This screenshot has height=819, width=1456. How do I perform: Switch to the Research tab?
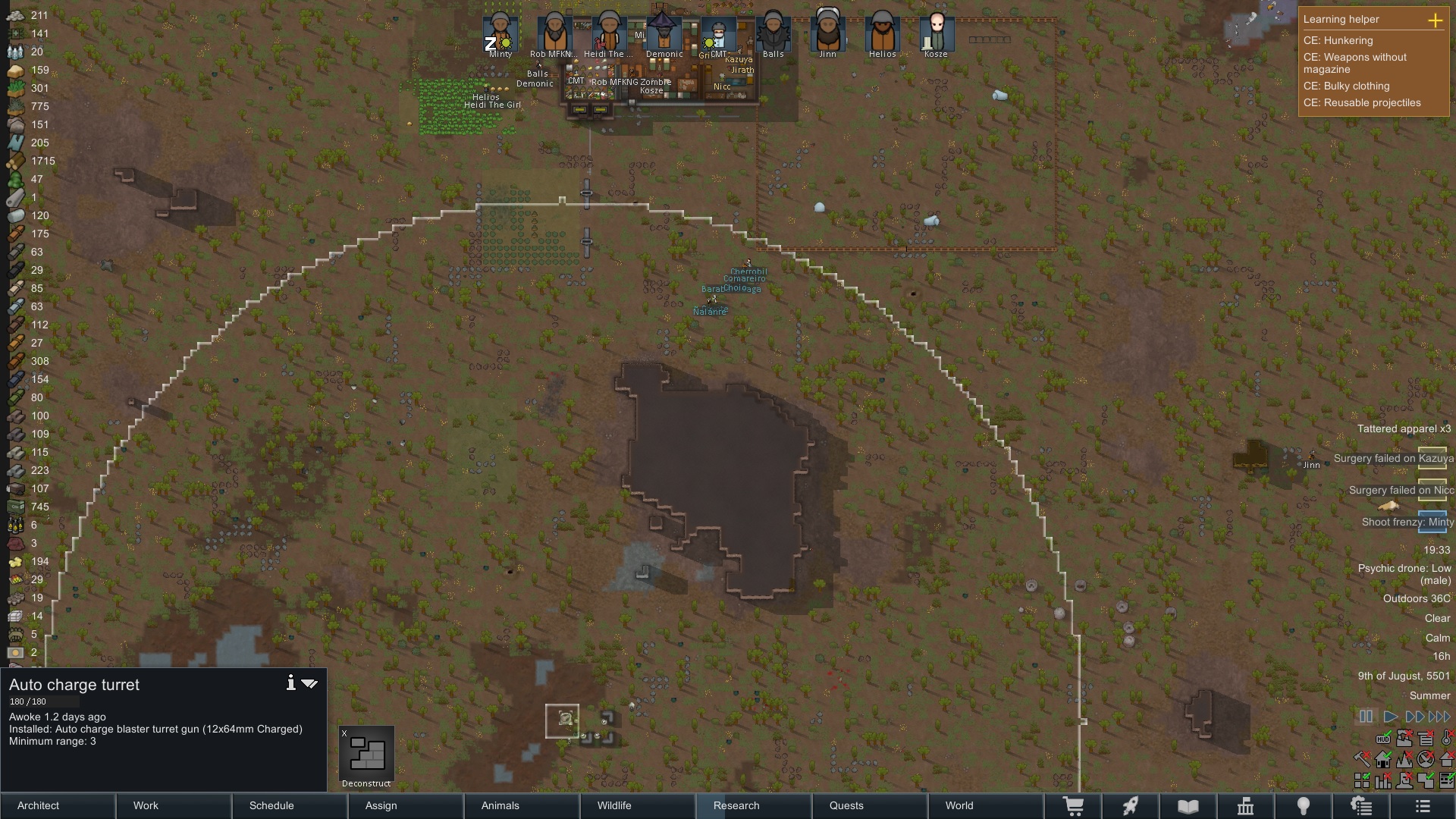[736, 805]
